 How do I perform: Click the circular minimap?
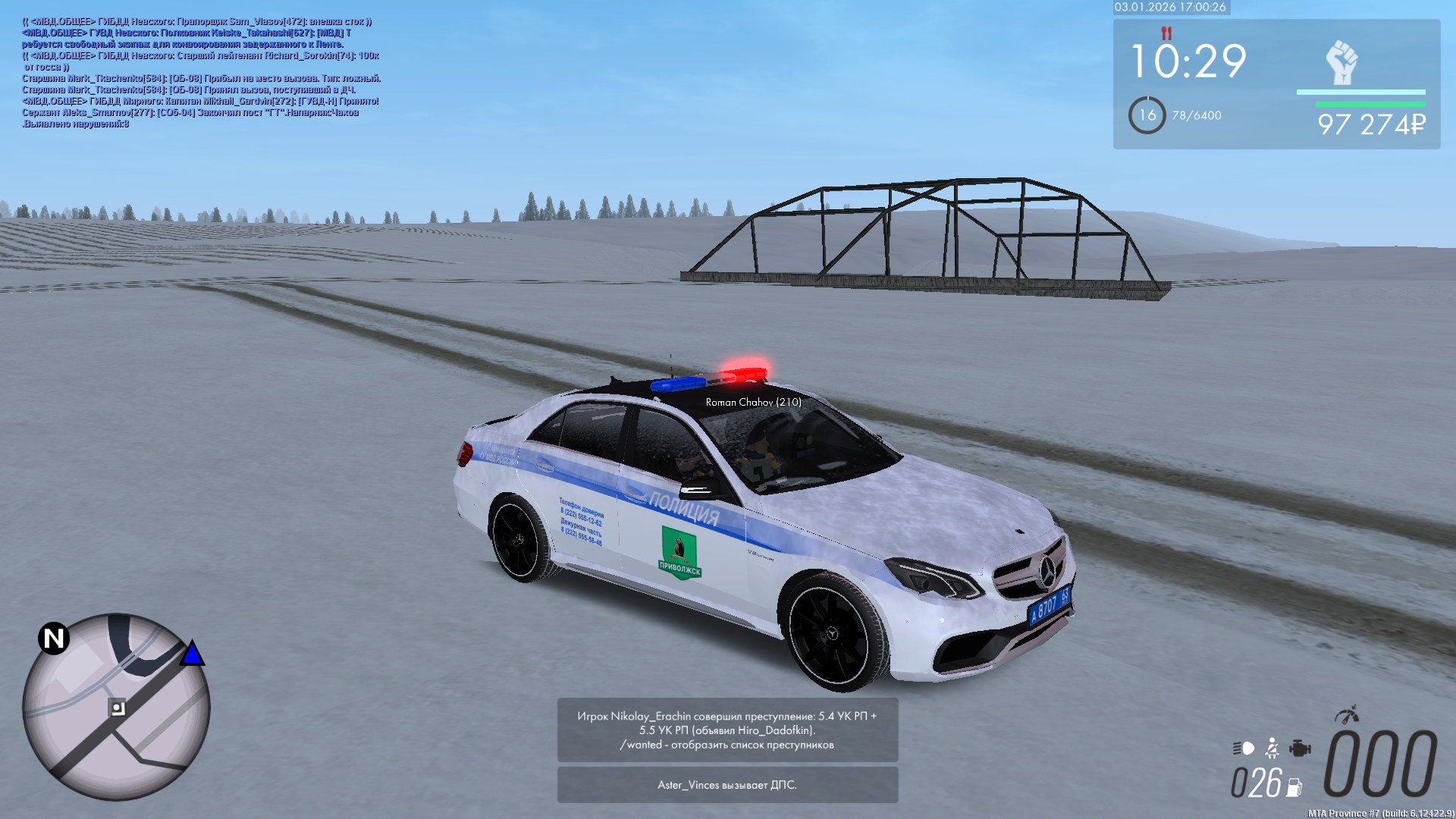pos(116,707)
